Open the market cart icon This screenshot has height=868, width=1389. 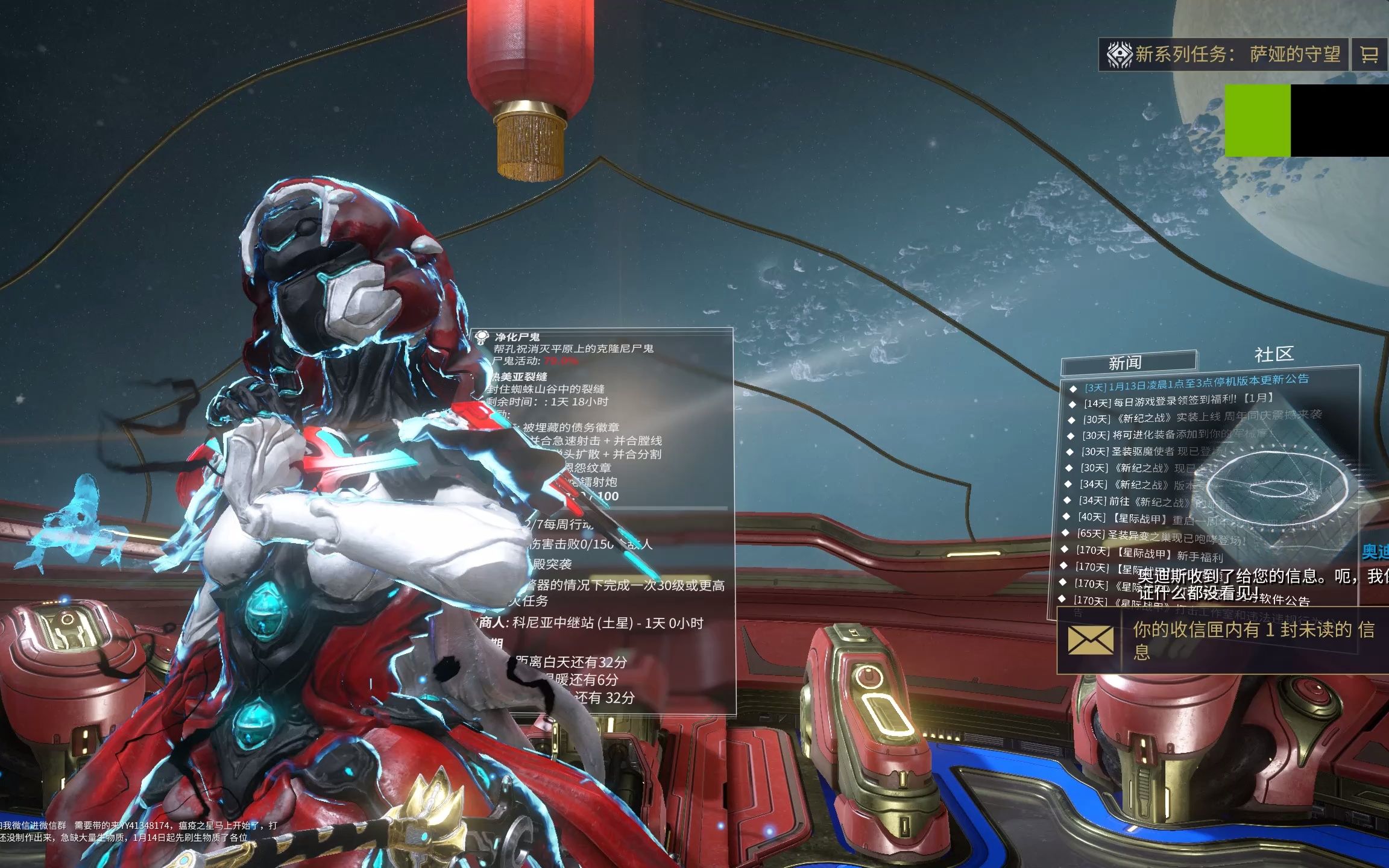1369,55
